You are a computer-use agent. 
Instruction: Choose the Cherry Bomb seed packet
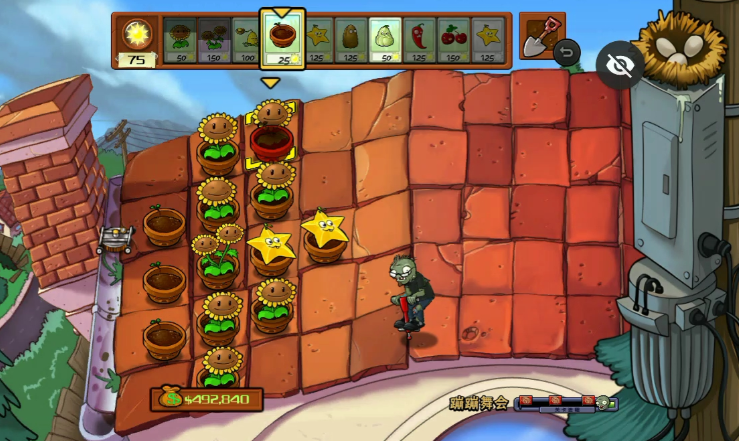point(454,42)
